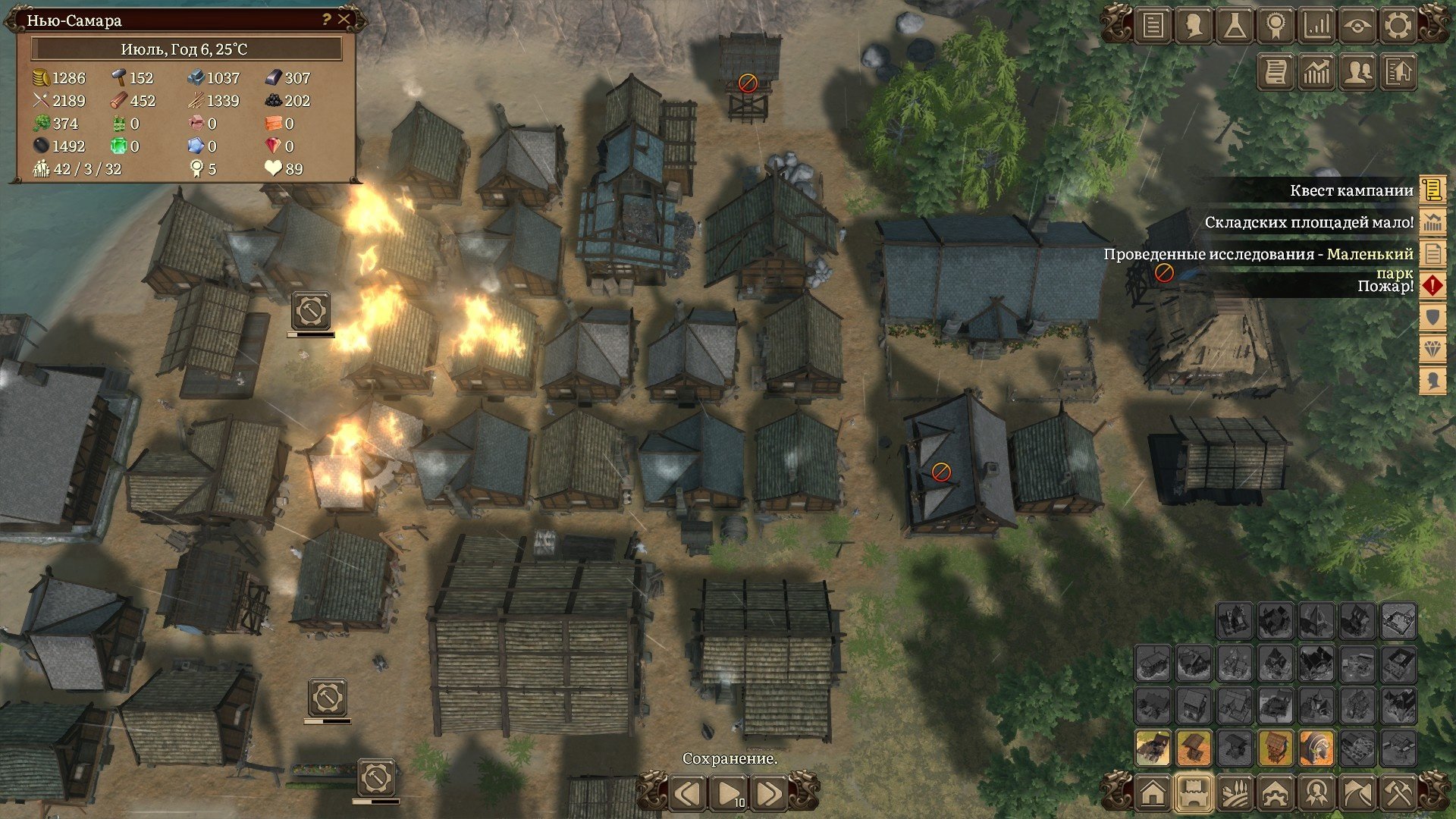Toggle the eye view overlay button

[1357, 26]
